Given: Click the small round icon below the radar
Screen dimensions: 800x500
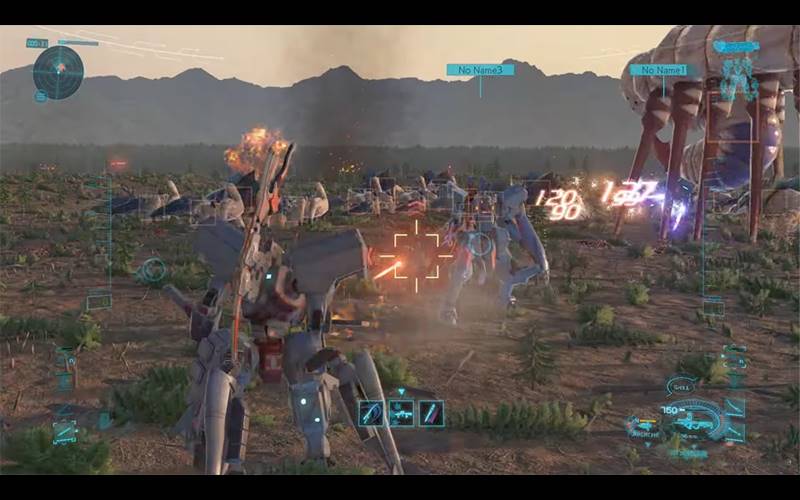Looking at the screenshot, I should click(41, 97).
